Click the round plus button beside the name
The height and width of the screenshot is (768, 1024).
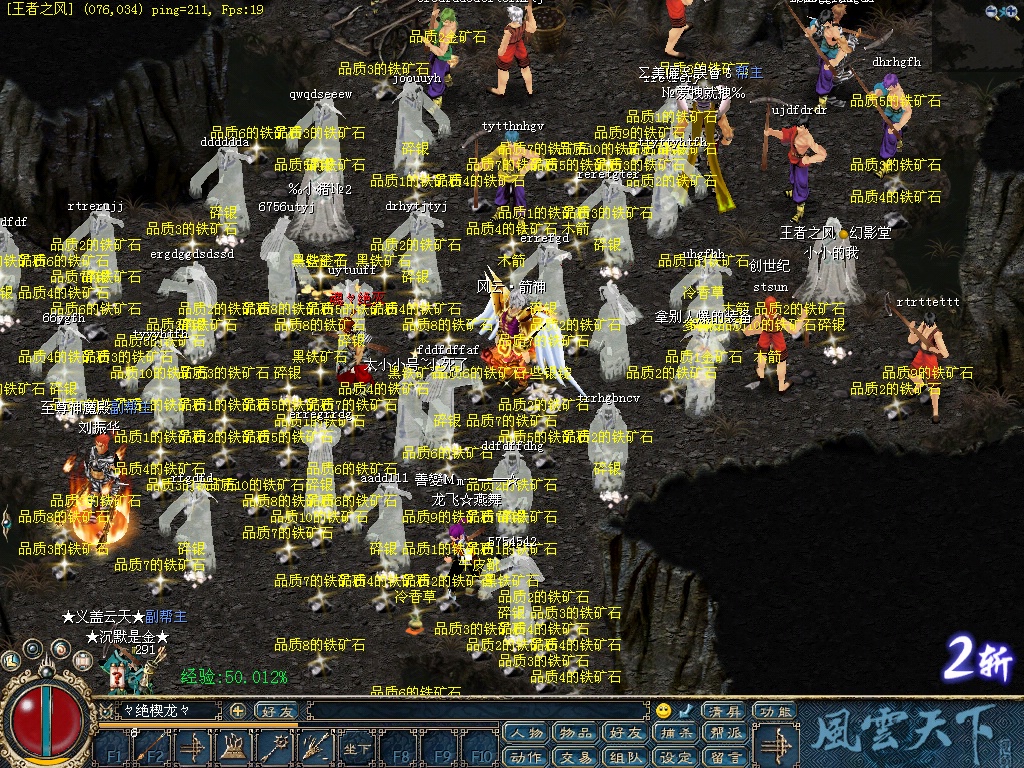click(237, 711)
